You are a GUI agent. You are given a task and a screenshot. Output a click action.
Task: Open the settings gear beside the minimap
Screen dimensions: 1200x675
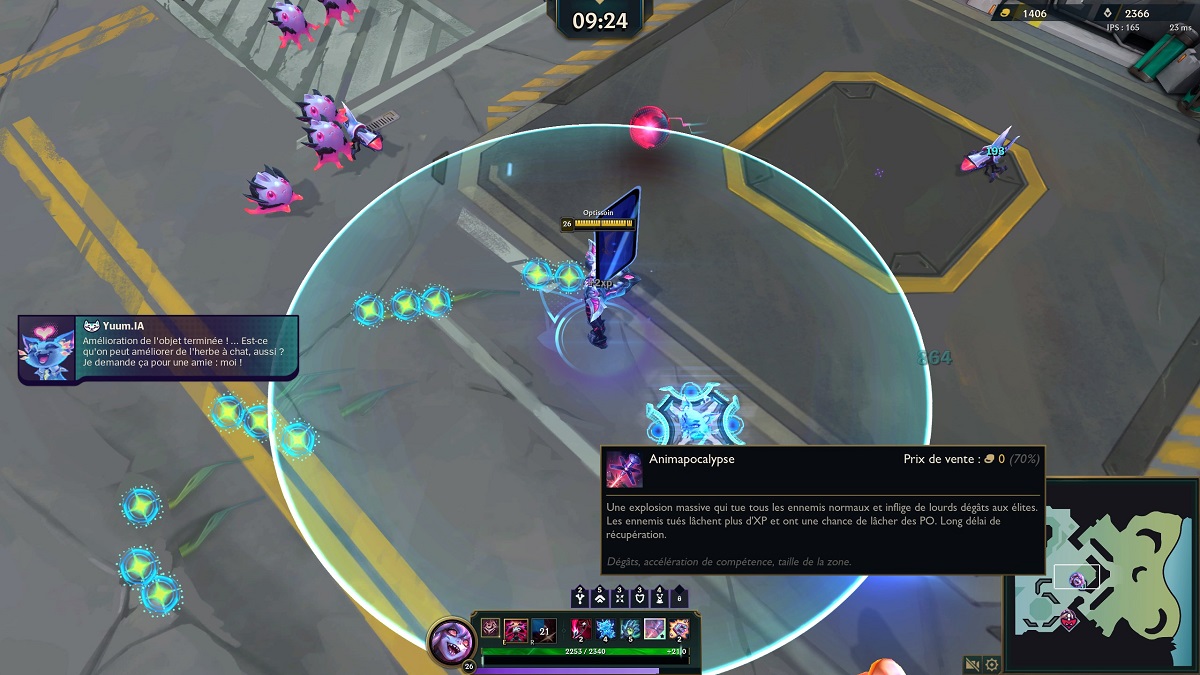point(991,664)
